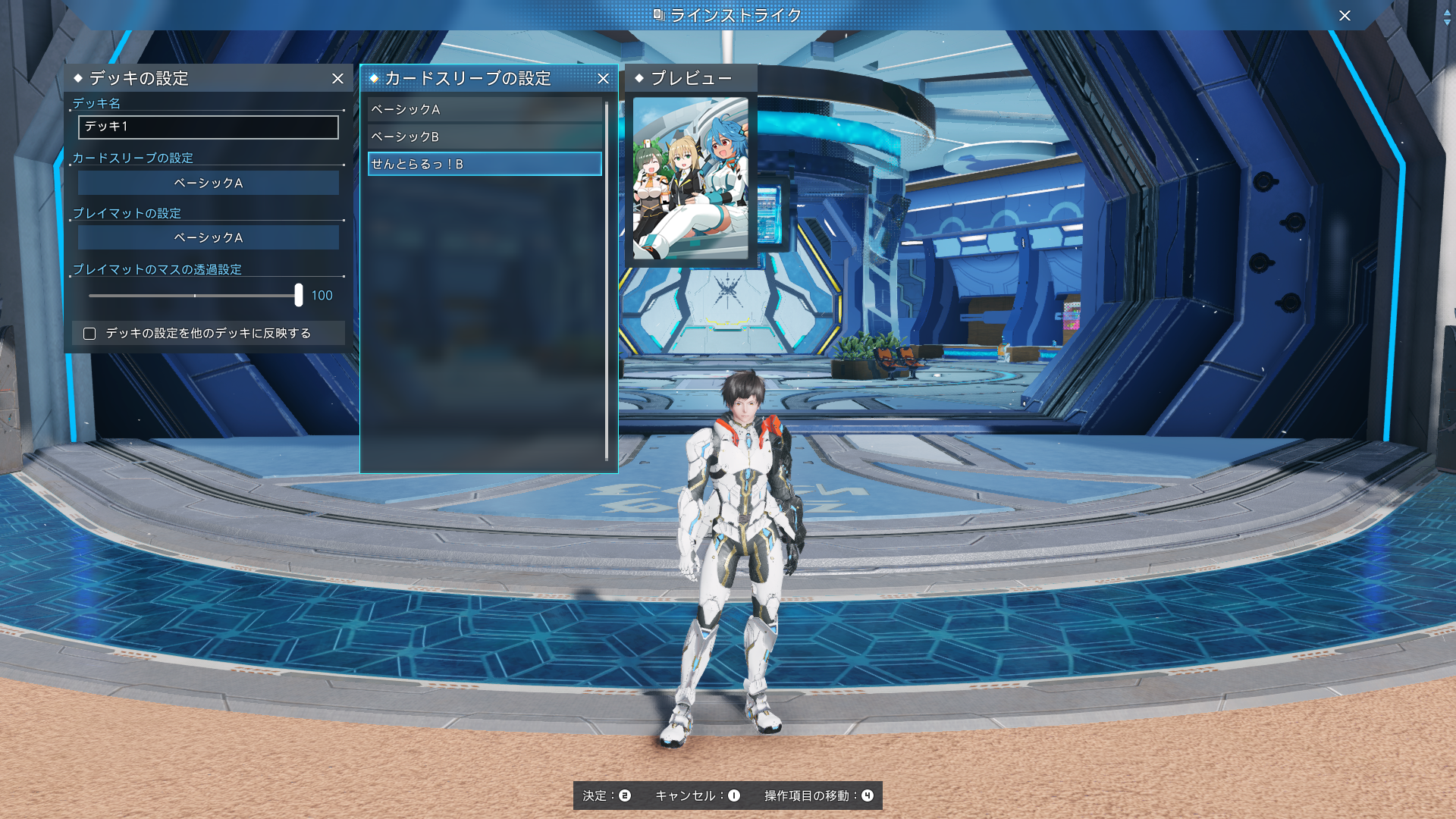Toggle apply deck settings to other decks

[x=89, y=334]
